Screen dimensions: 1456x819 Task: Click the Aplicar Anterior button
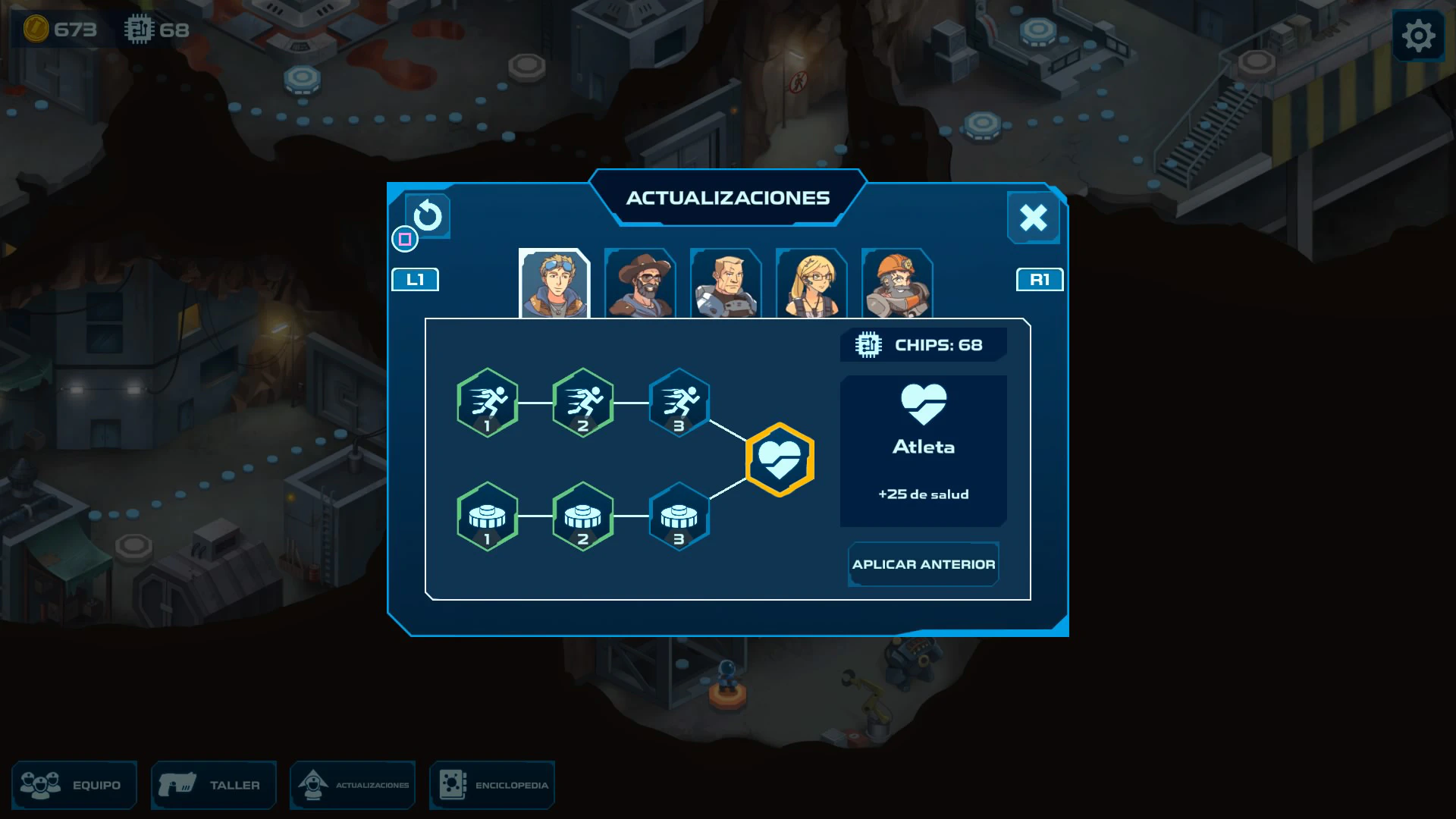(x=923, y=564)
